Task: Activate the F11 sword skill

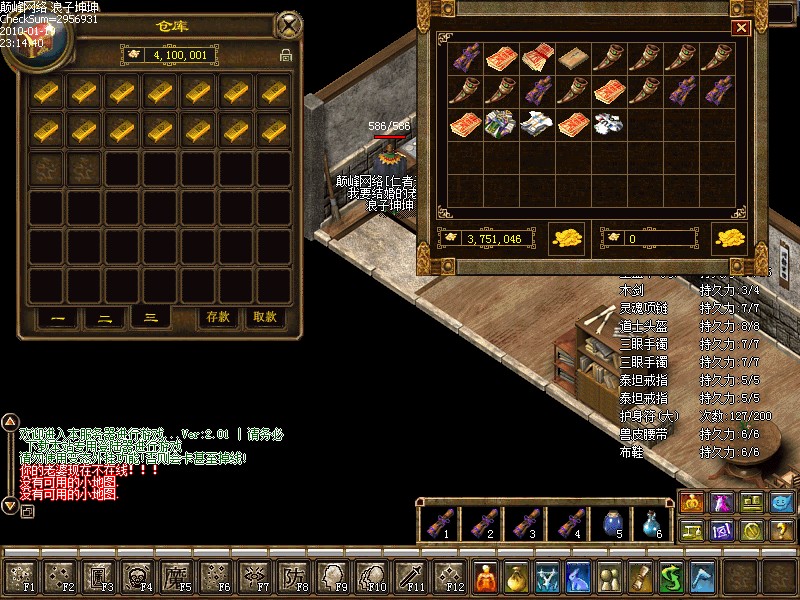Action: click(409, 576)
